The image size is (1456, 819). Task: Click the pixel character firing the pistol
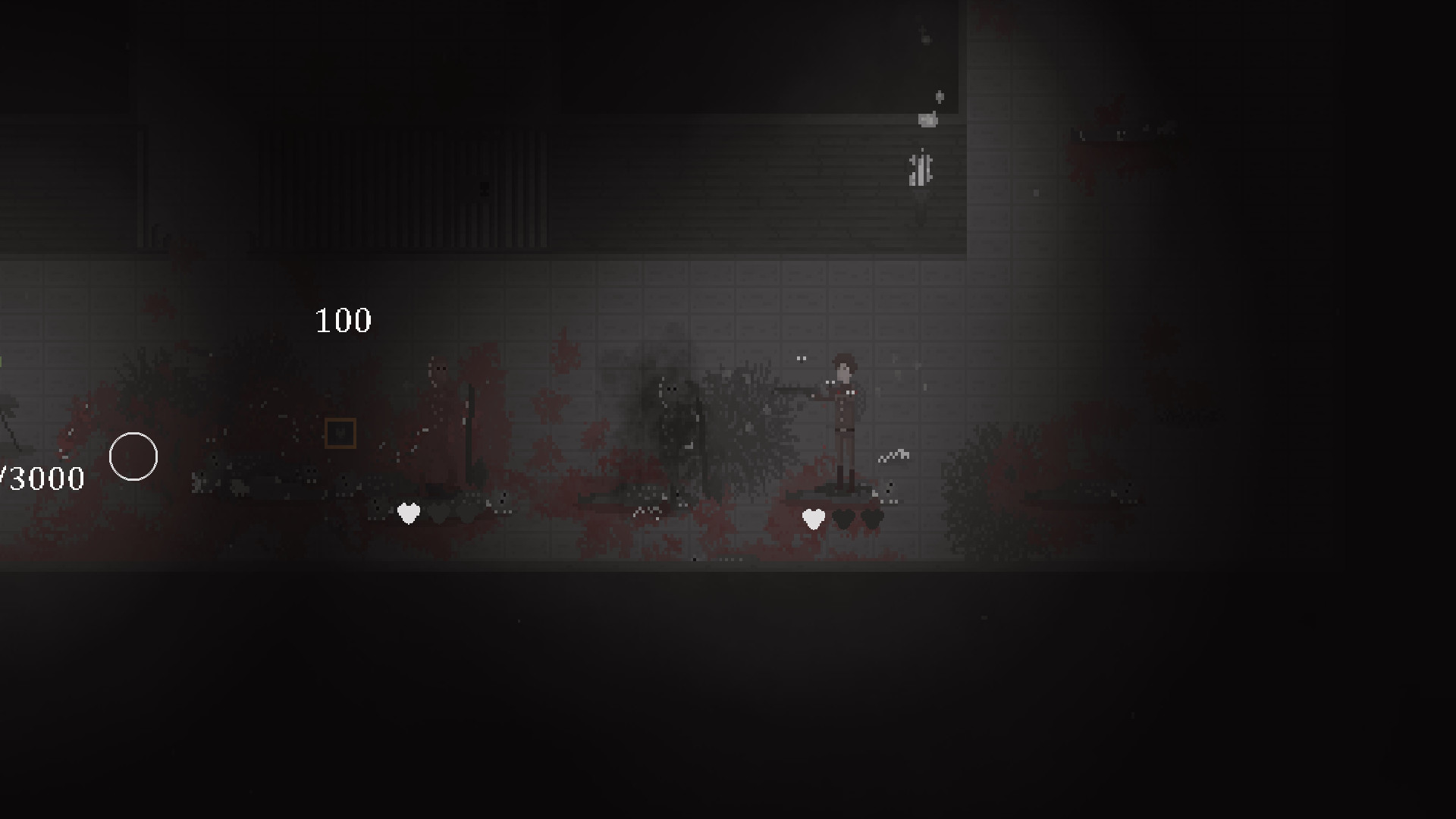[x=844, y=413]
